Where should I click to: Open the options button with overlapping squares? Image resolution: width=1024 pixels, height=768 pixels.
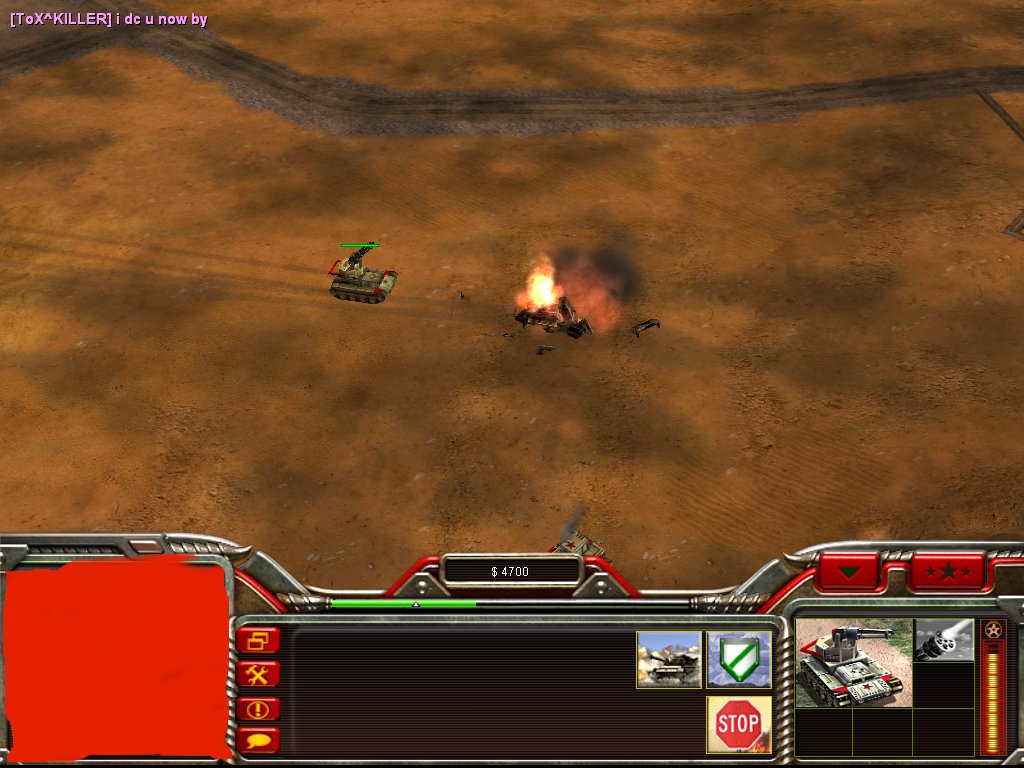coord(259,641)
